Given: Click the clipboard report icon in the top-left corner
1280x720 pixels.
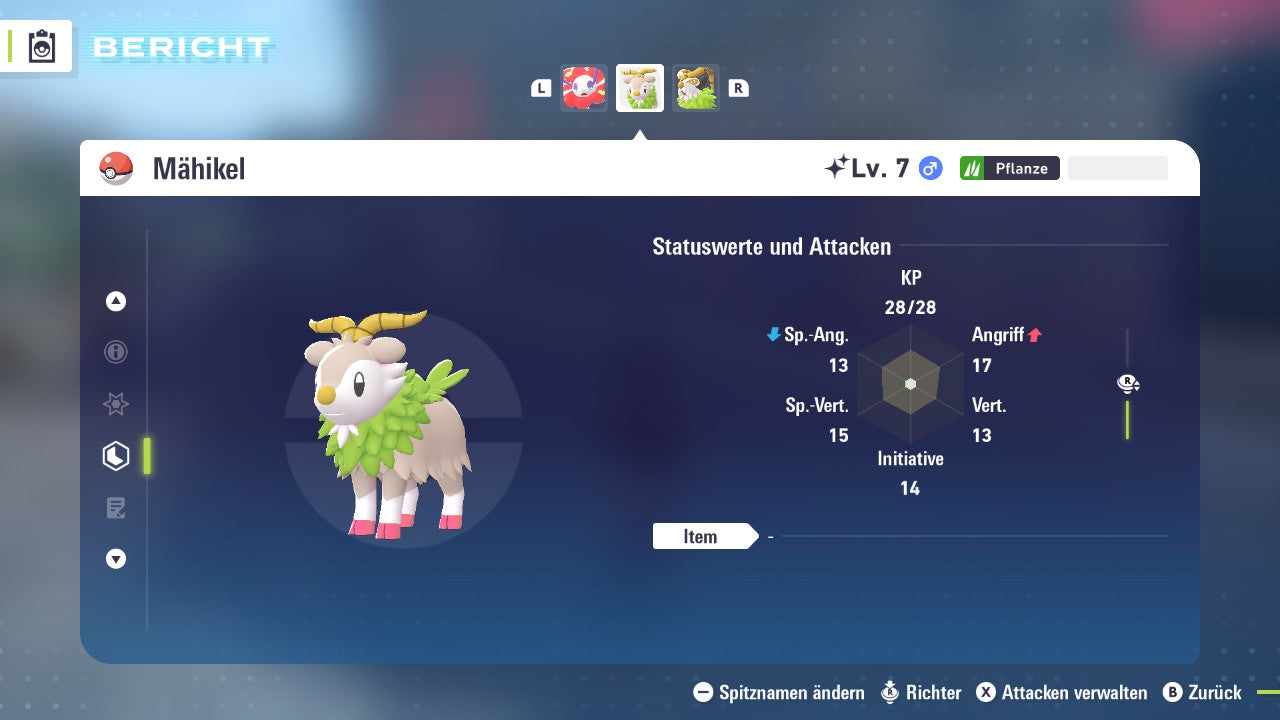Looking at the screenshot, I should (40, 45).
